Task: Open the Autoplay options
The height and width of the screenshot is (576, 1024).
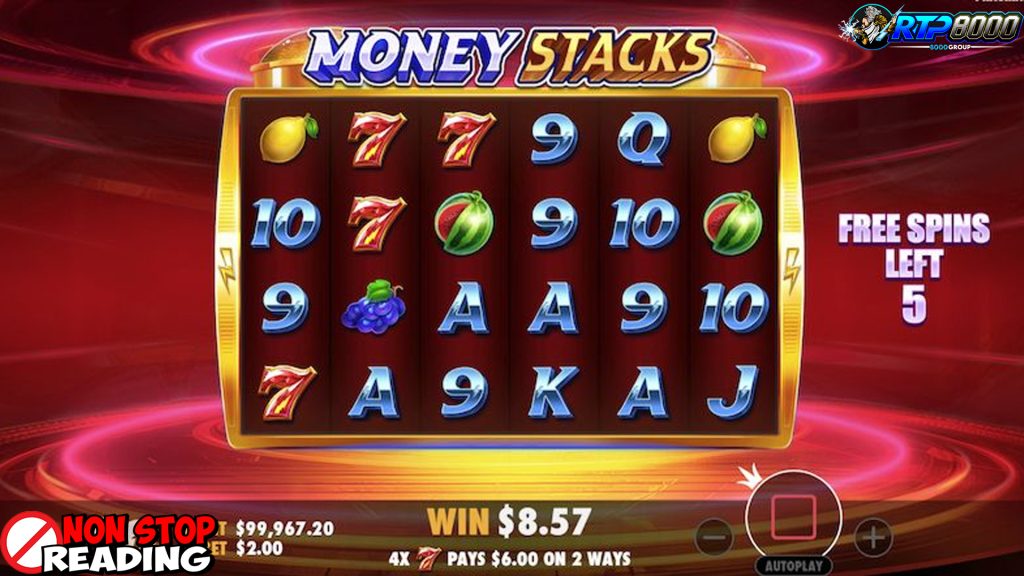Action: point(794,565)
